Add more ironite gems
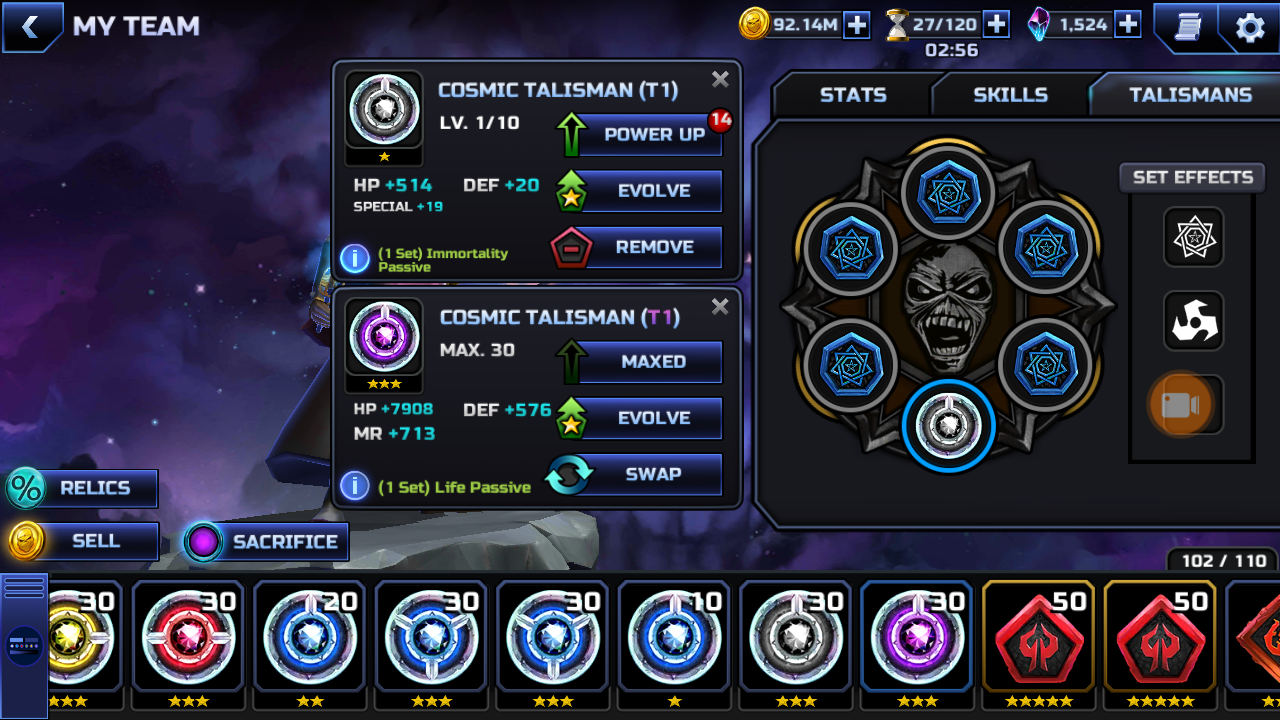The height and width of the screenshot is (720, 1280). tap(1128, 25)
